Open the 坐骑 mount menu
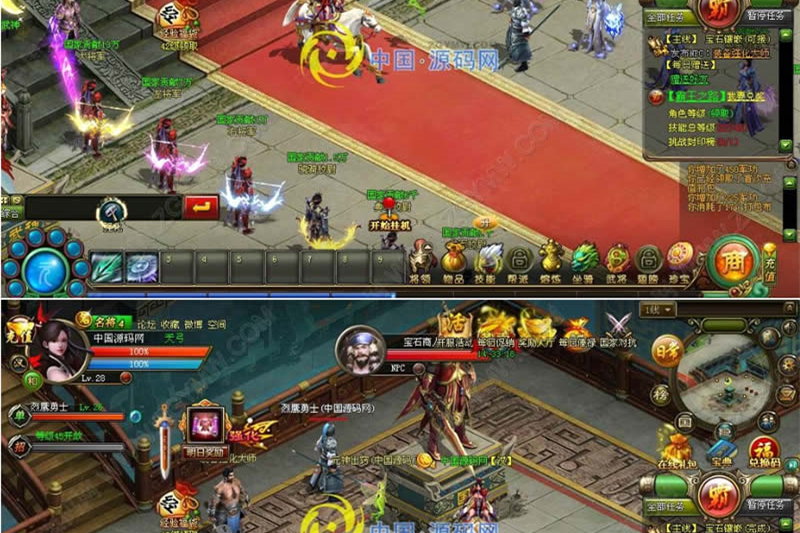 tap(584, 259)
